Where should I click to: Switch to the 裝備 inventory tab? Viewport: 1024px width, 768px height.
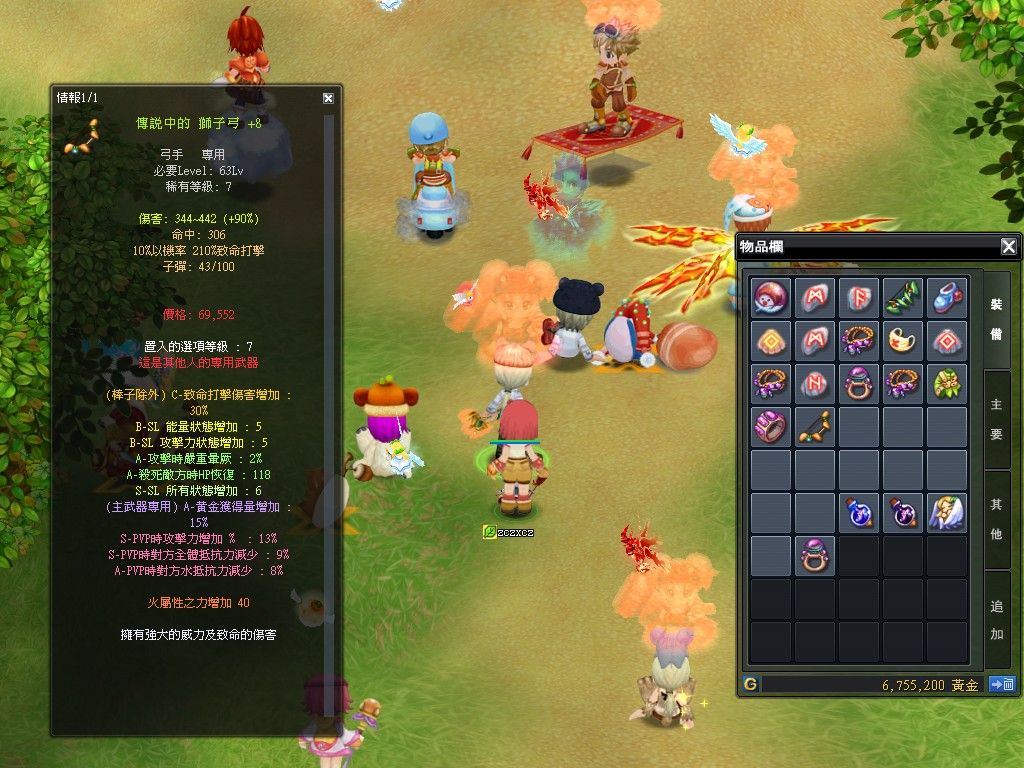point(996,319)
